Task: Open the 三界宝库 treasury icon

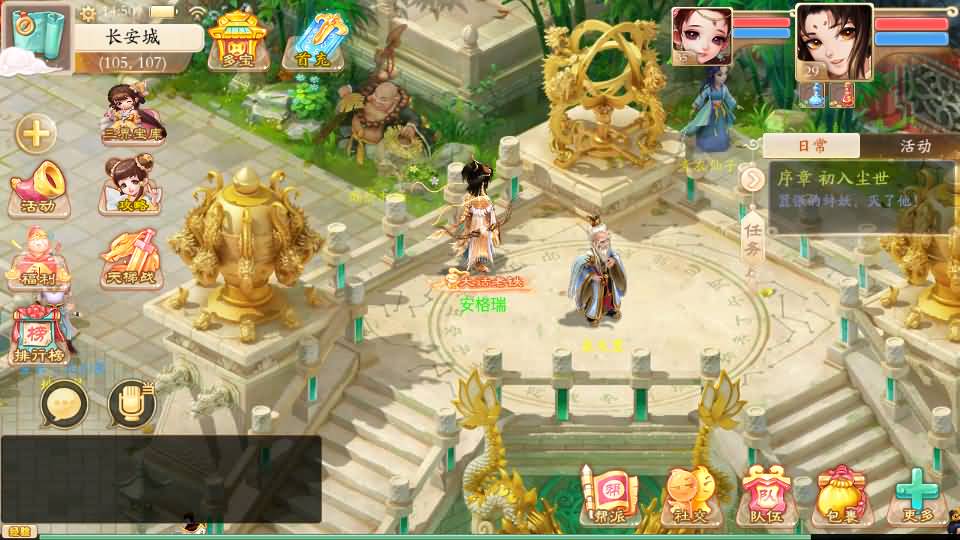Action: tap(133, 112)
